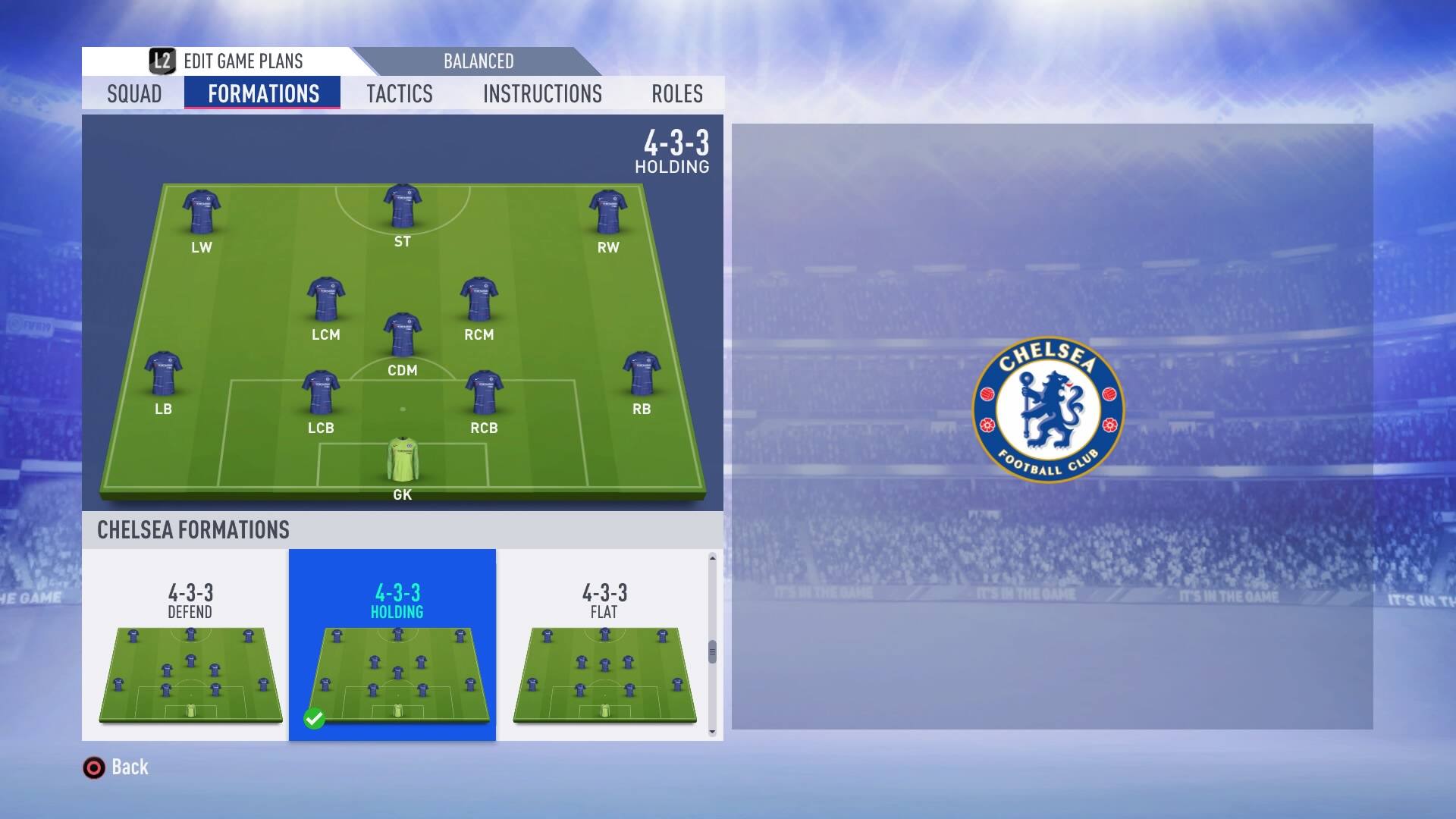Select the LW player shirt
The image size is (1456, 819).
click(202, 212)
